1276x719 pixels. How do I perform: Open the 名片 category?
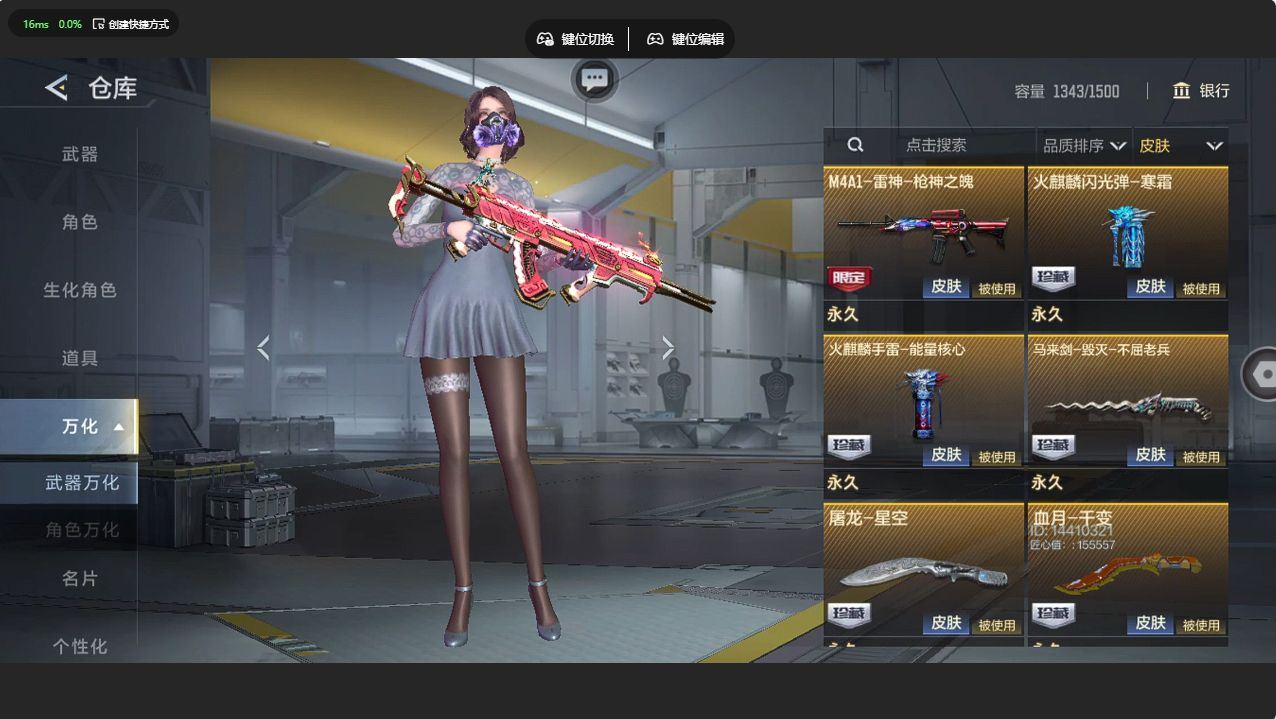tap(80, 578)
